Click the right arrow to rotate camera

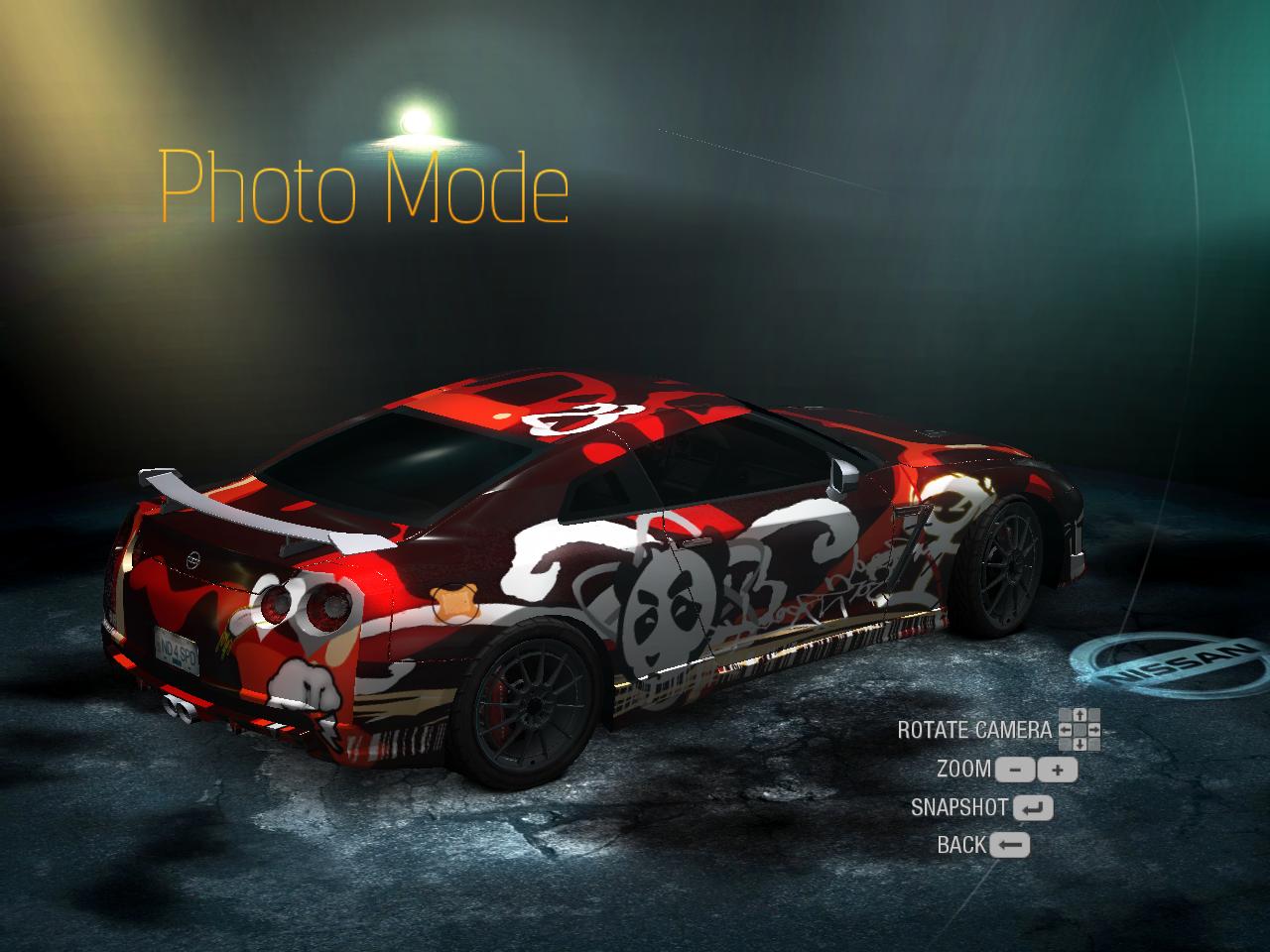[1094, 730]
